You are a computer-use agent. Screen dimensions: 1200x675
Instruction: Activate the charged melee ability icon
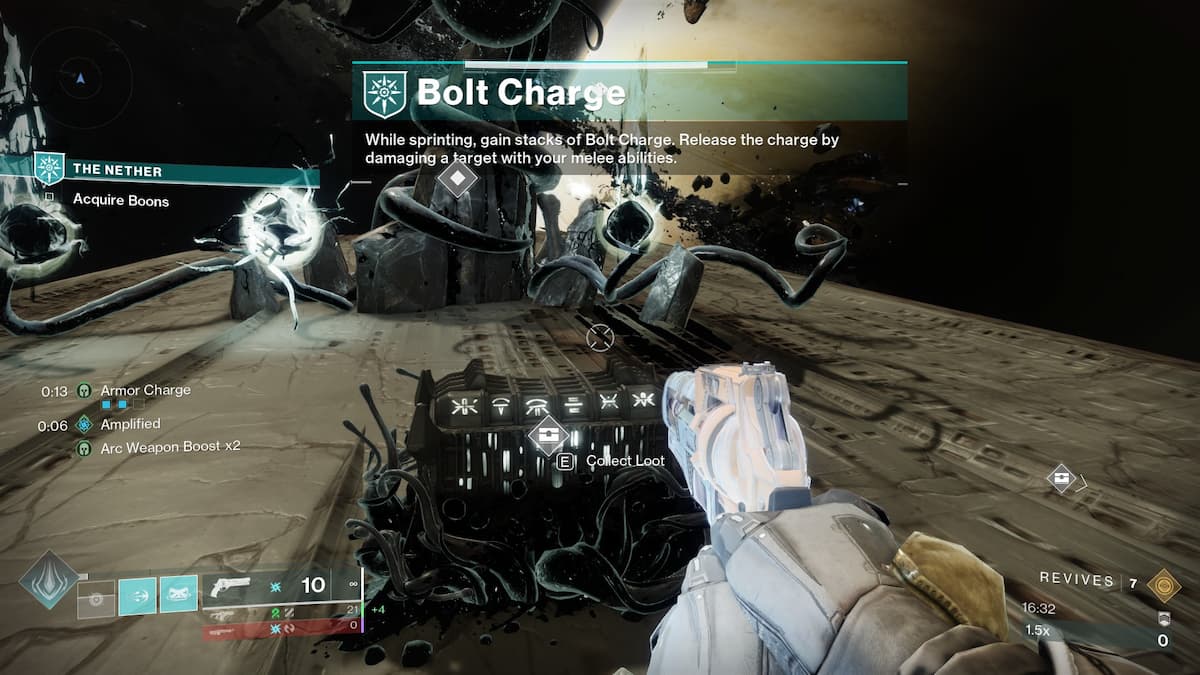click(x=137, y=598)
